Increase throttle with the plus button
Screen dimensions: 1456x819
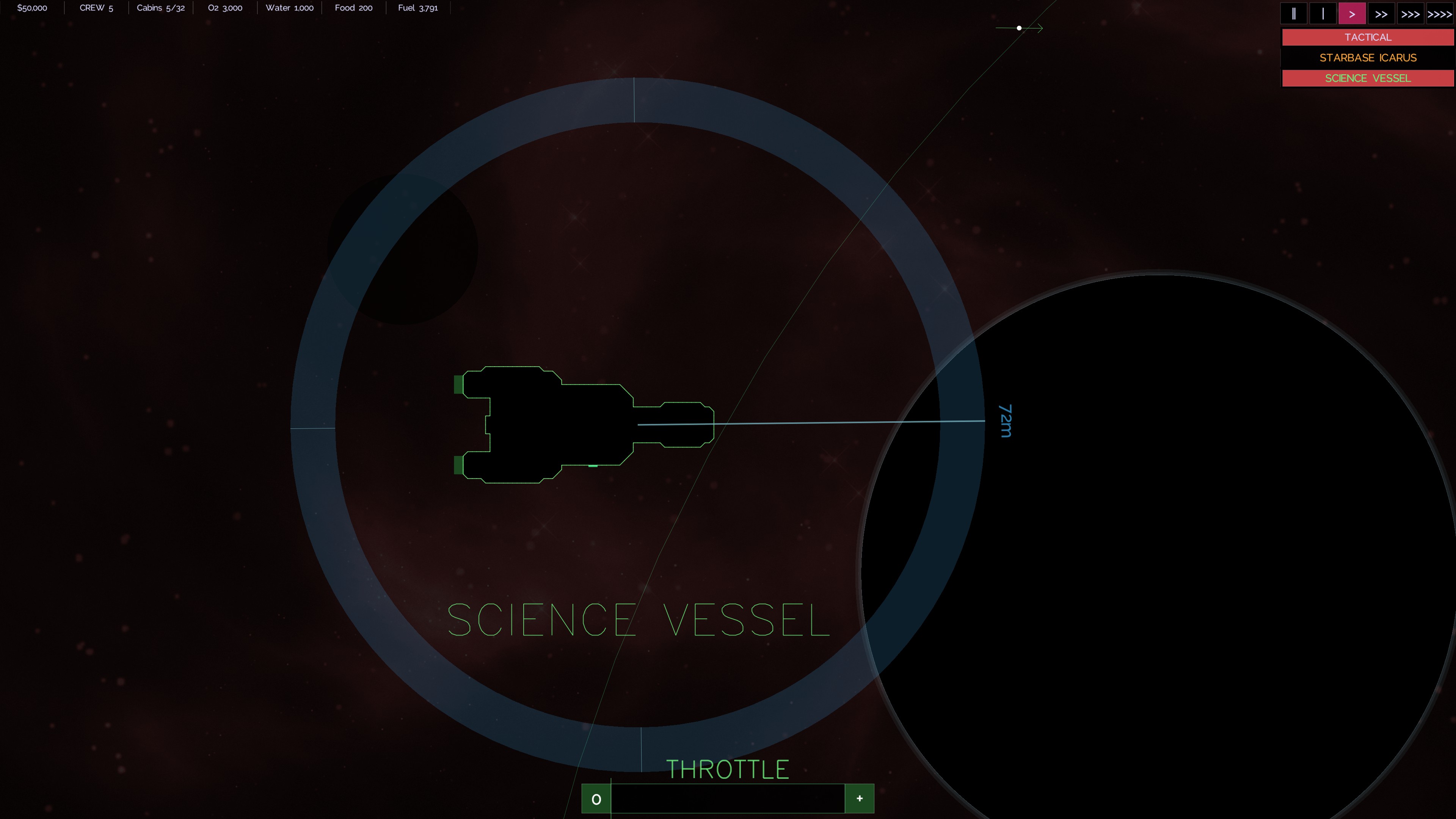(x=859, y=799)
